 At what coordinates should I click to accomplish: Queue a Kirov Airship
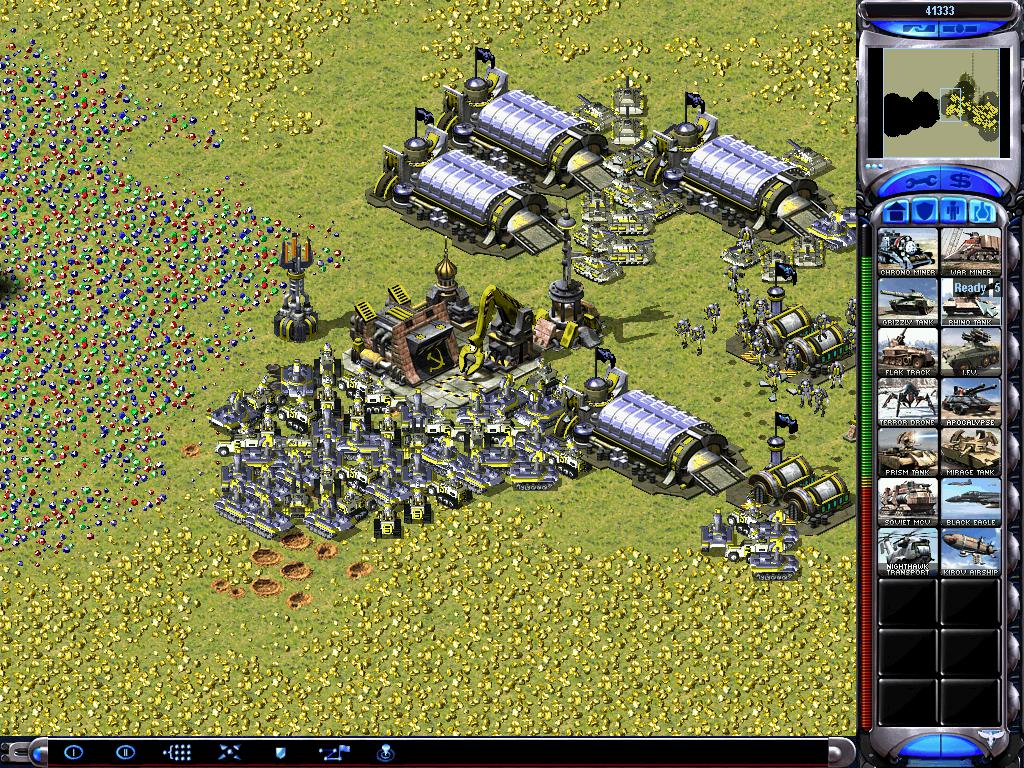(970, 551)
